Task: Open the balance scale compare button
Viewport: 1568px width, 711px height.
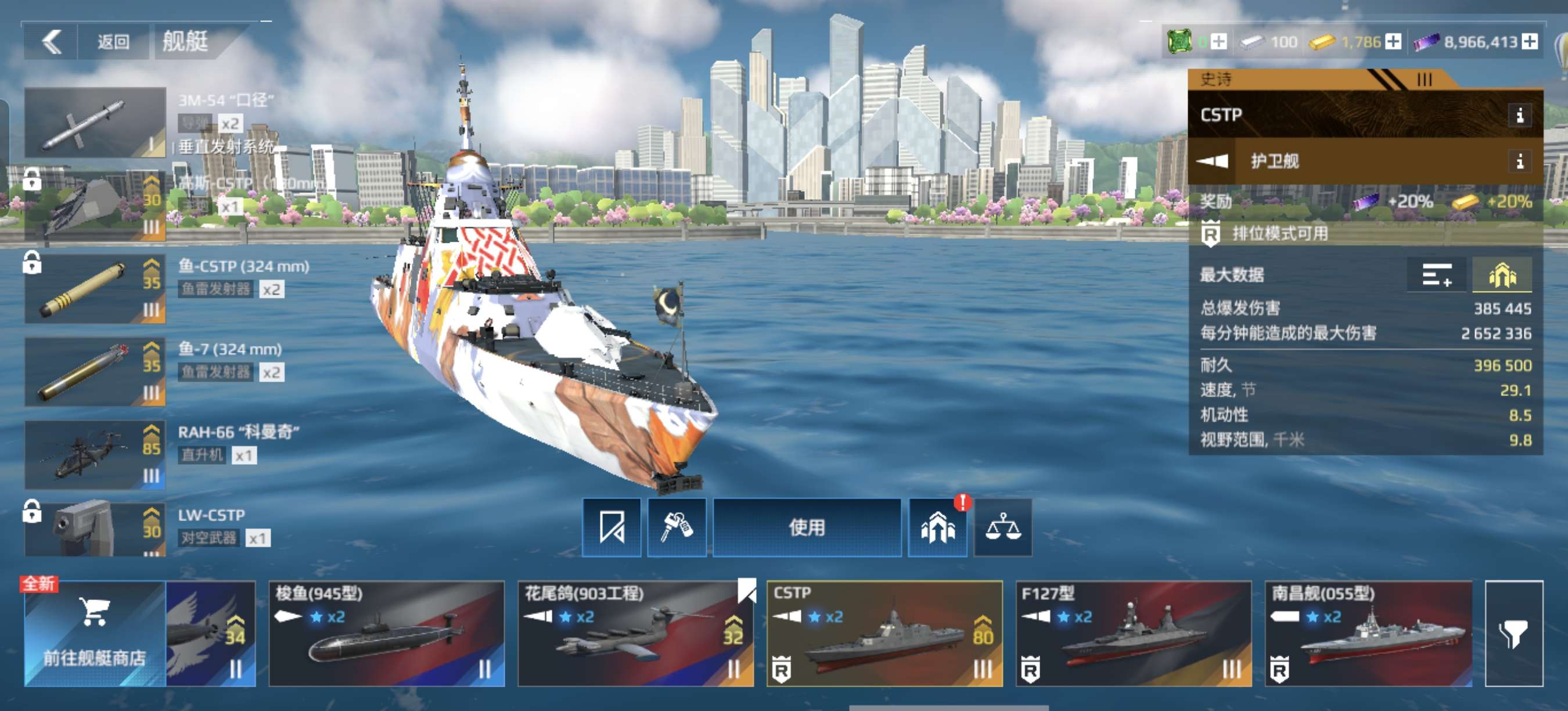Action: (1002, 527)
